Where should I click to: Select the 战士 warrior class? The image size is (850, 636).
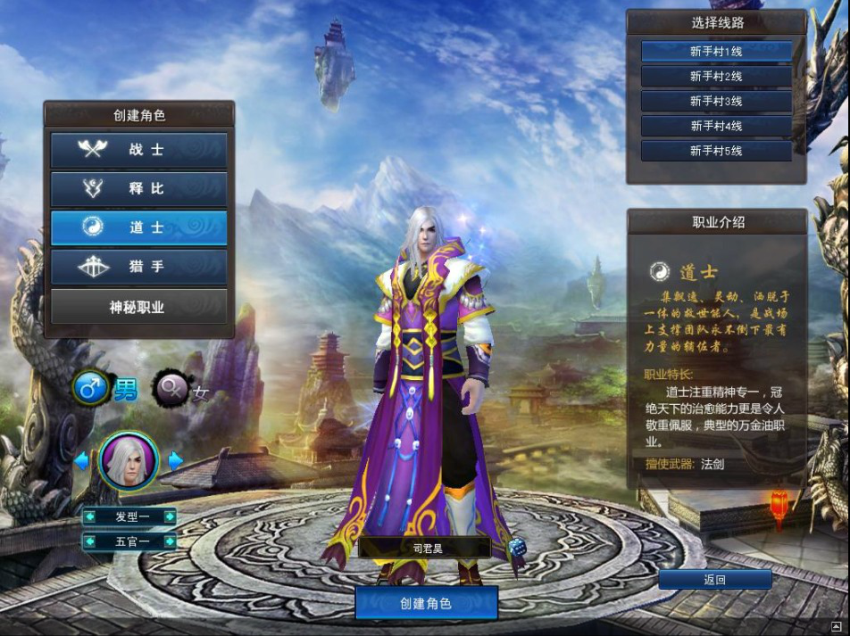(x=139, y=150)
